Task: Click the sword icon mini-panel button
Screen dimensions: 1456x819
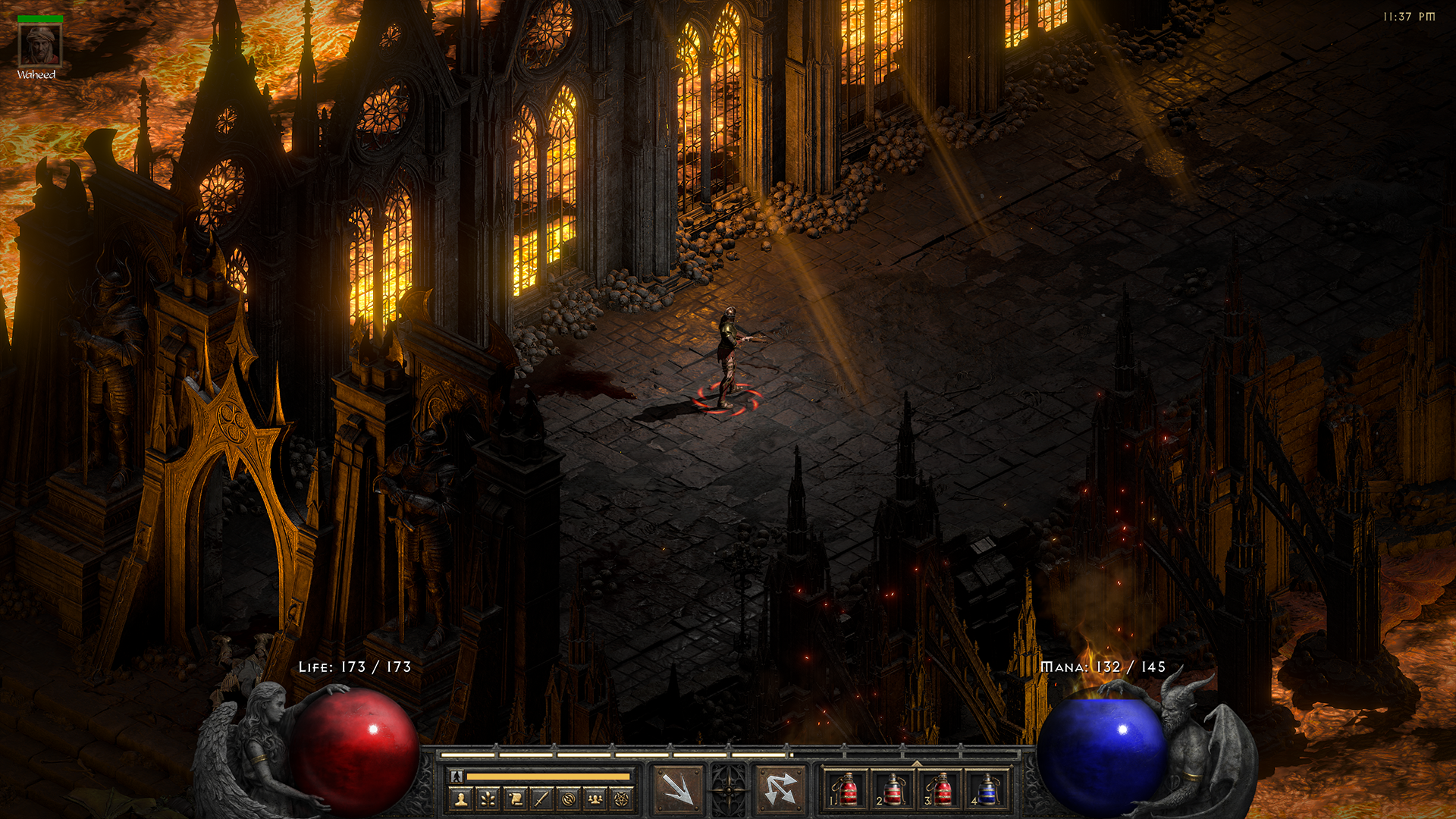Action: click(541, 799)
